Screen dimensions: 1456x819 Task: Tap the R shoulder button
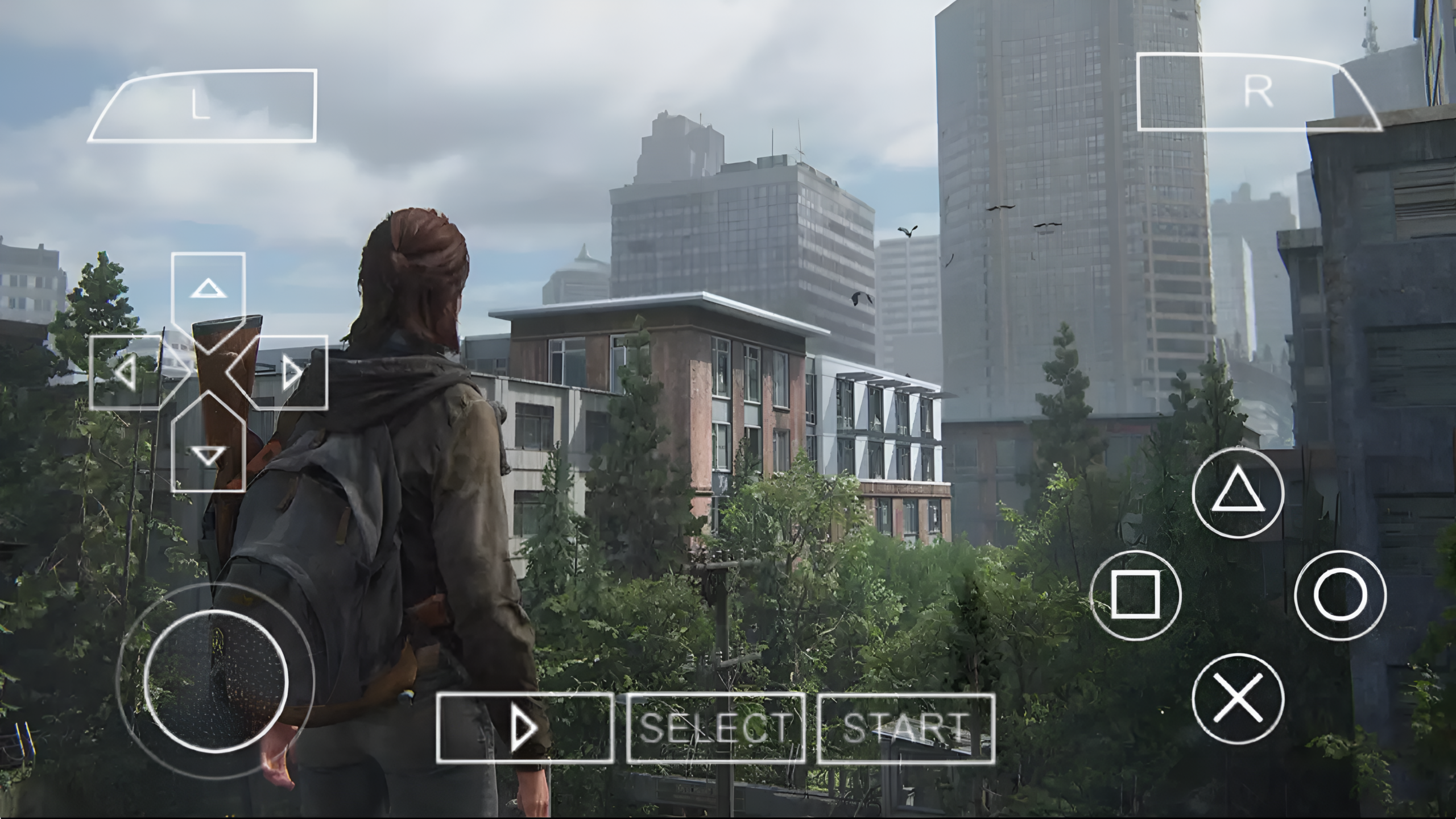tap(1260, 91)
